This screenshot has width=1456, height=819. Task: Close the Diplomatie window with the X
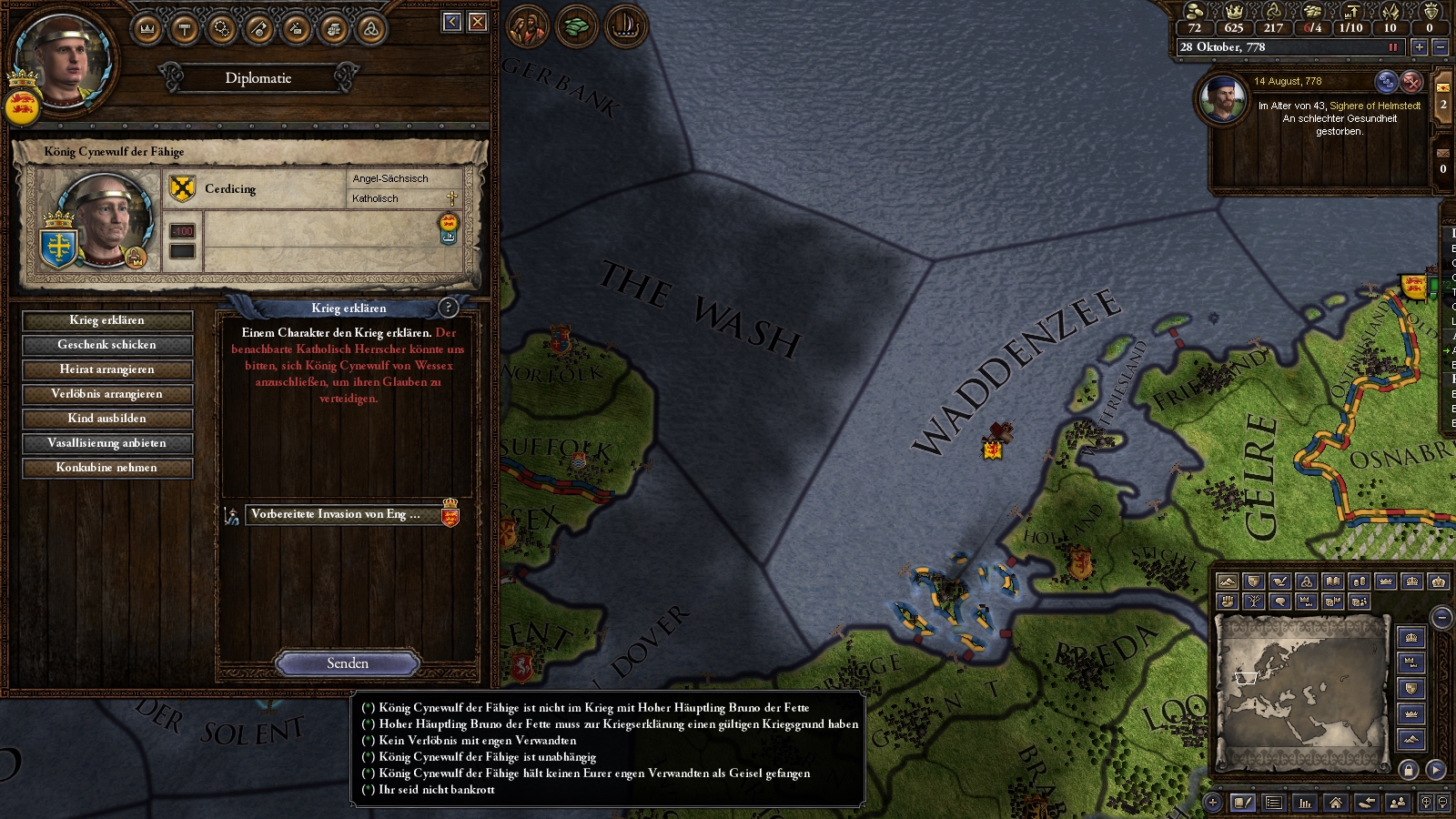click(x=478, y=22)
